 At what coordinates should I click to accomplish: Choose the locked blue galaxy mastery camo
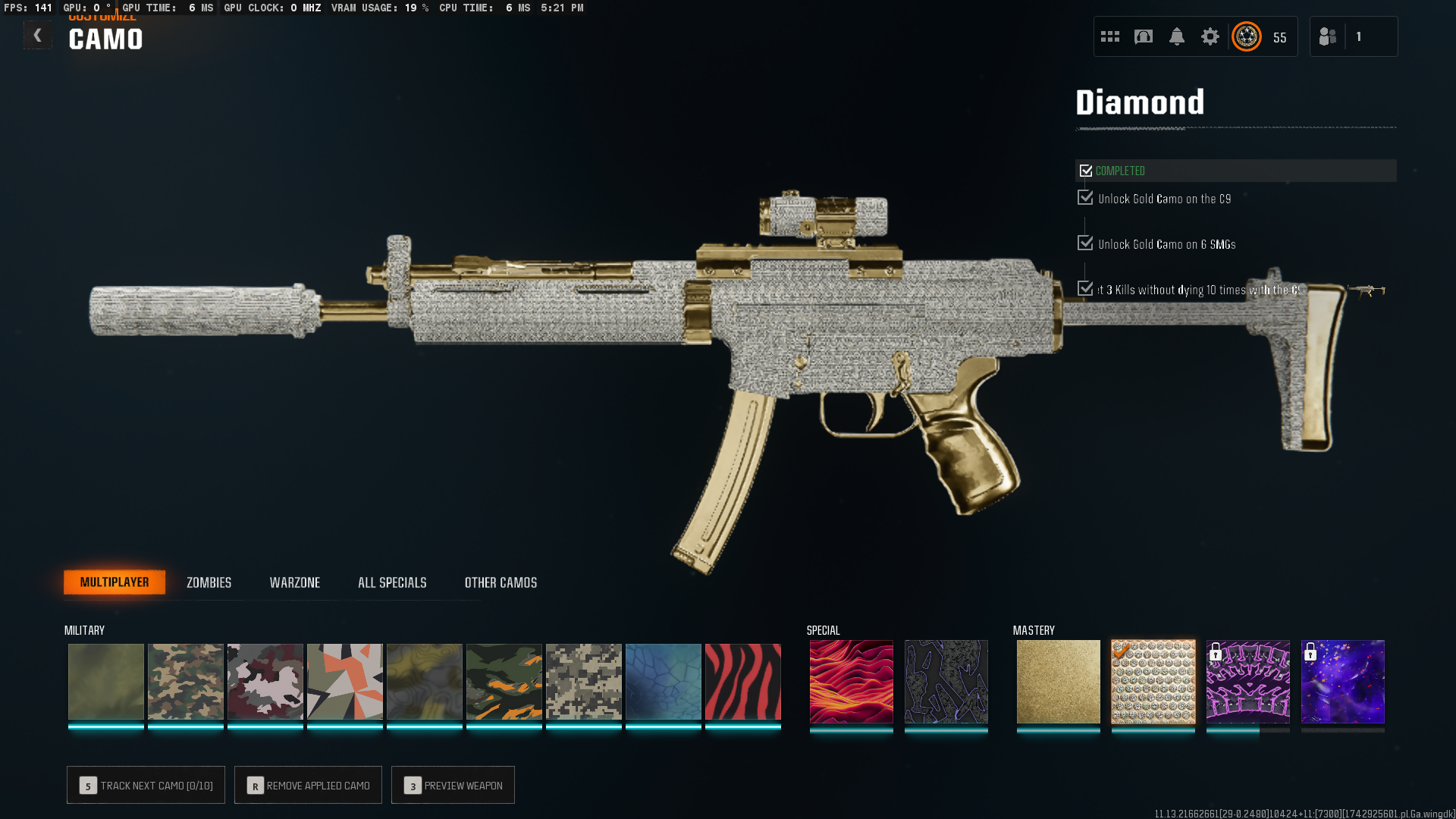(1342, 682)
